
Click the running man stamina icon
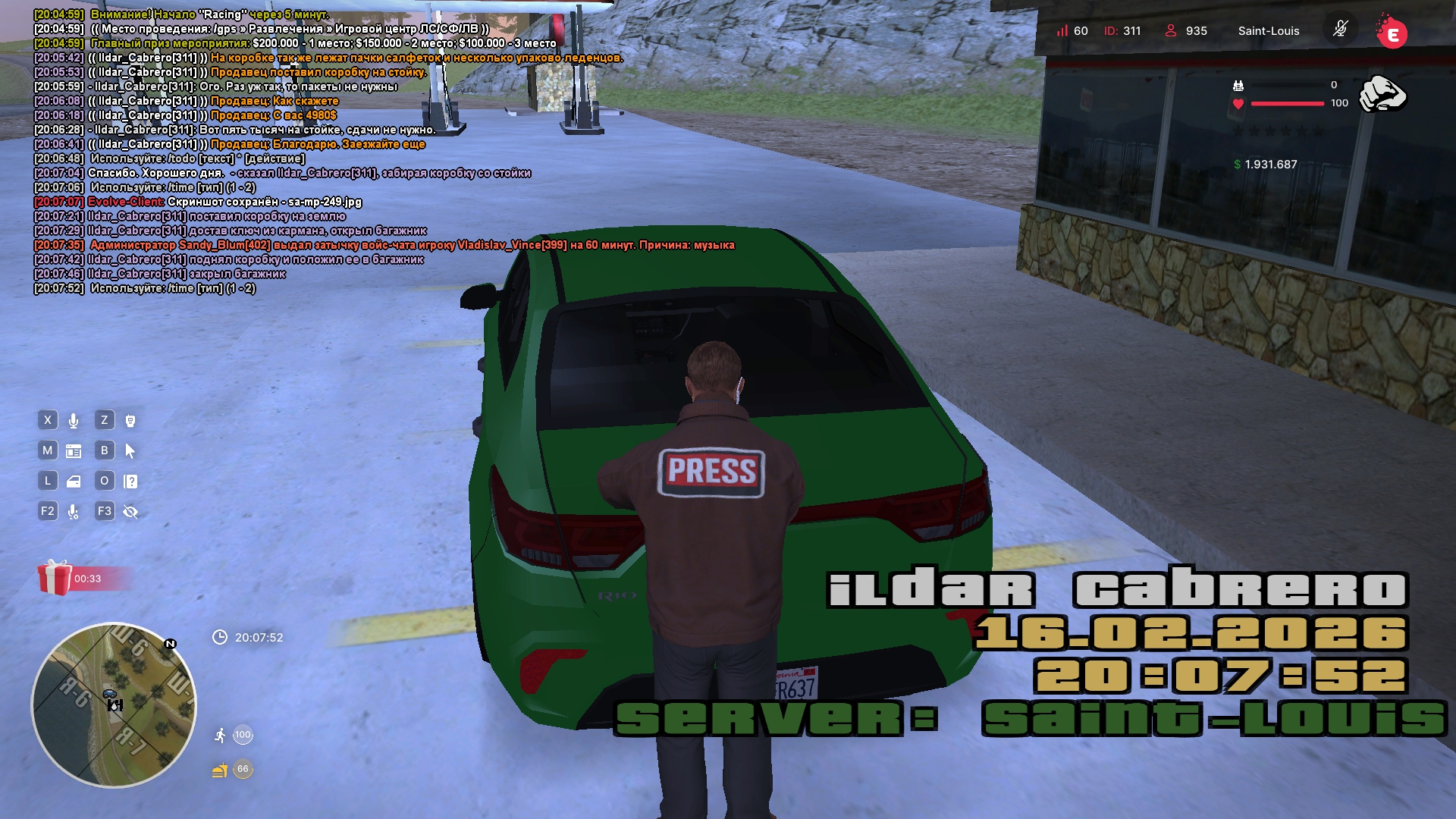coord(220,735)
